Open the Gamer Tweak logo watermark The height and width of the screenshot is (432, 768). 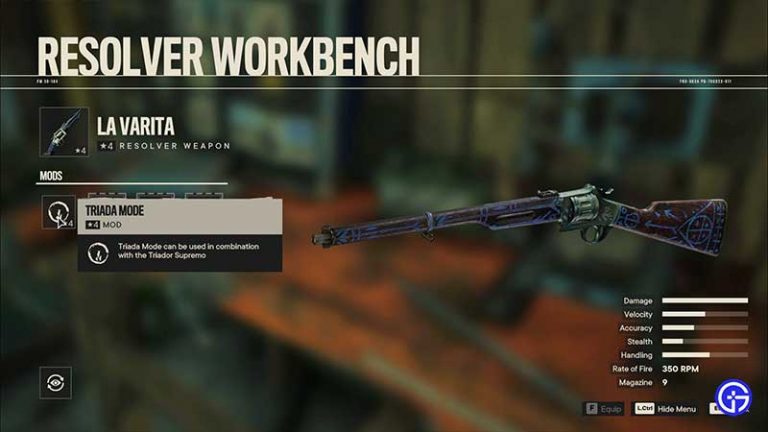point(735,398)
